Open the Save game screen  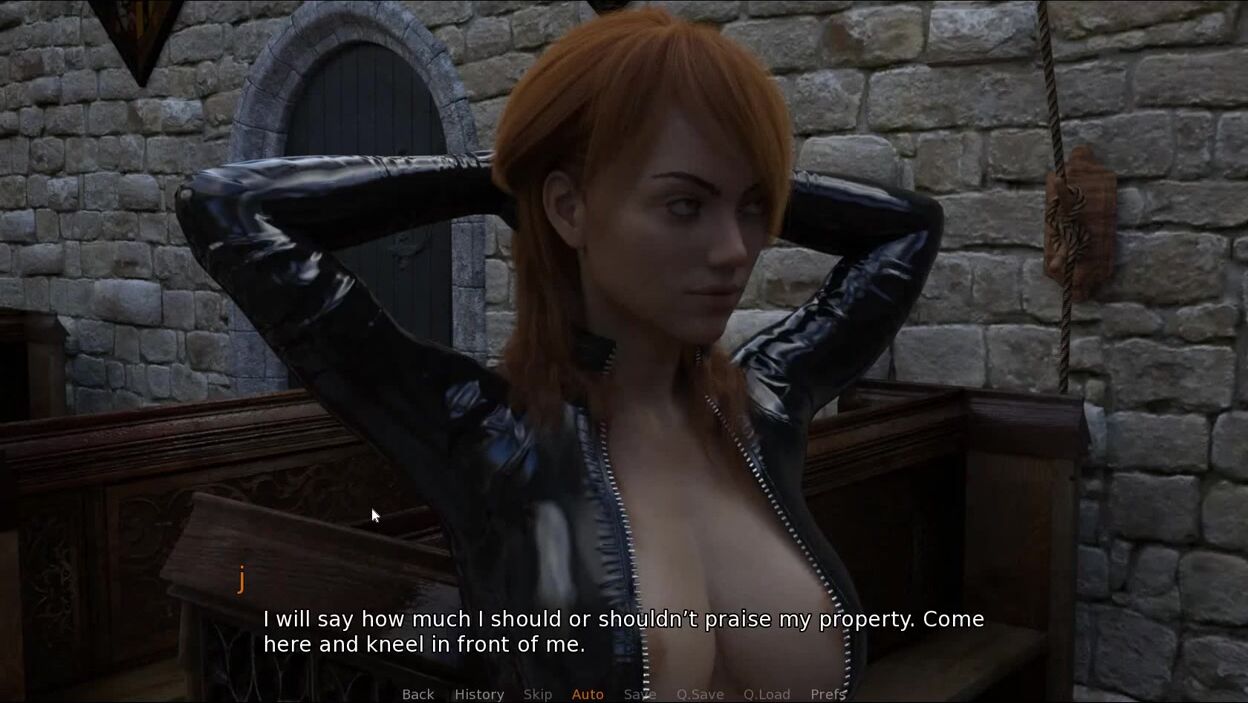click(640, 694)
